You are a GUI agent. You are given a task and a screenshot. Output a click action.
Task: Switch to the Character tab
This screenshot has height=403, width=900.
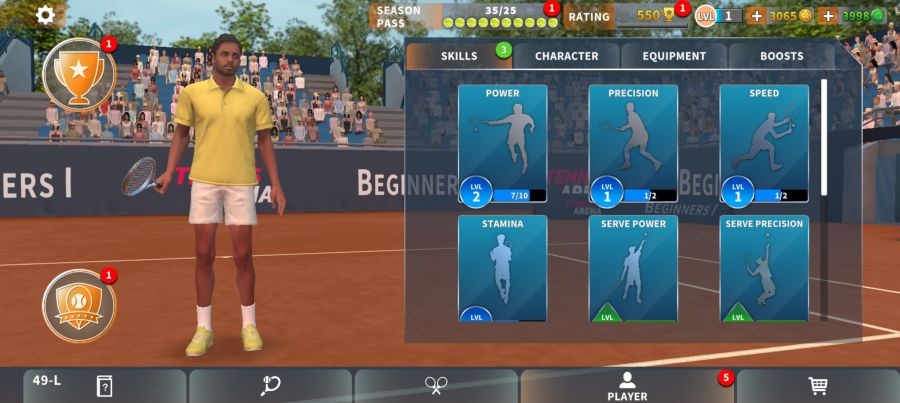566,56
